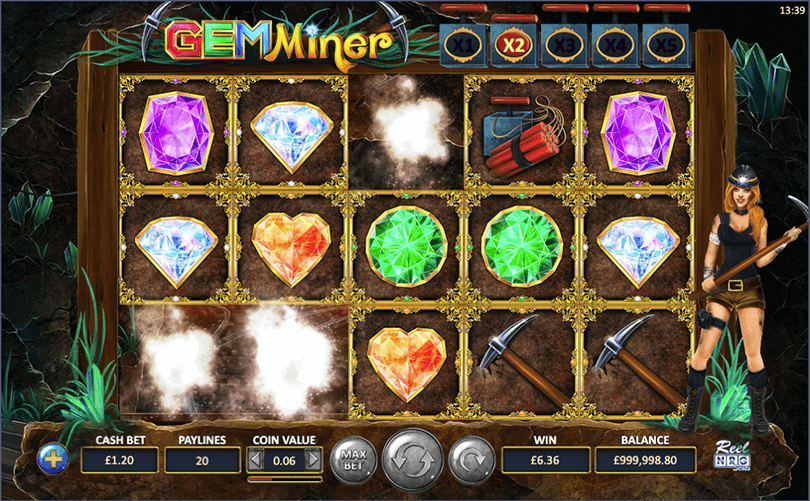The width and height of the screenshot is (810, 501).
Task: Spin the reels with the large center button
Action: click(411, 459)
